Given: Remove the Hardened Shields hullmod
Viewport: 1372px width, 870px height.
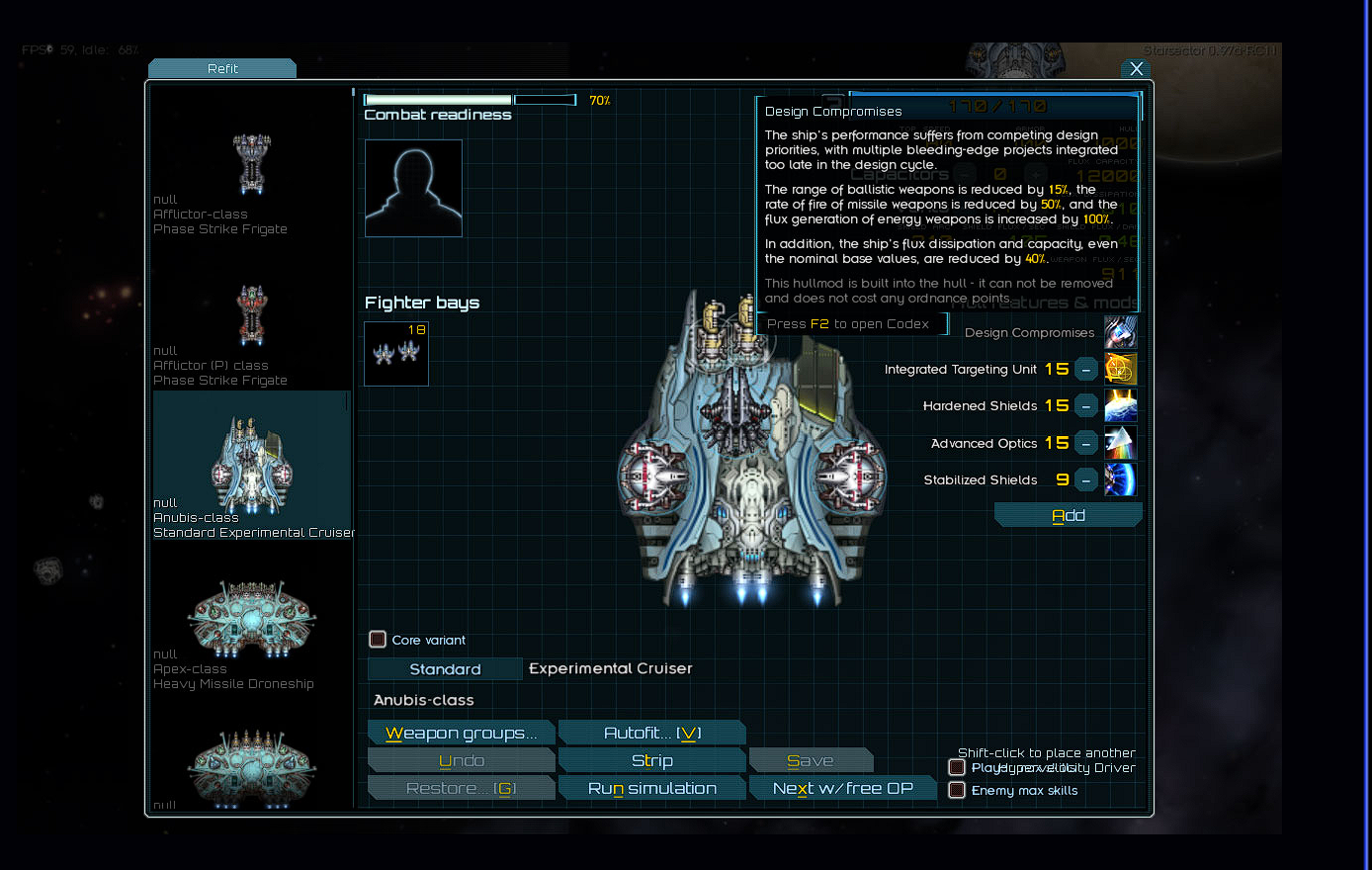Looking at the screenshot, I should click(1086, 406).
